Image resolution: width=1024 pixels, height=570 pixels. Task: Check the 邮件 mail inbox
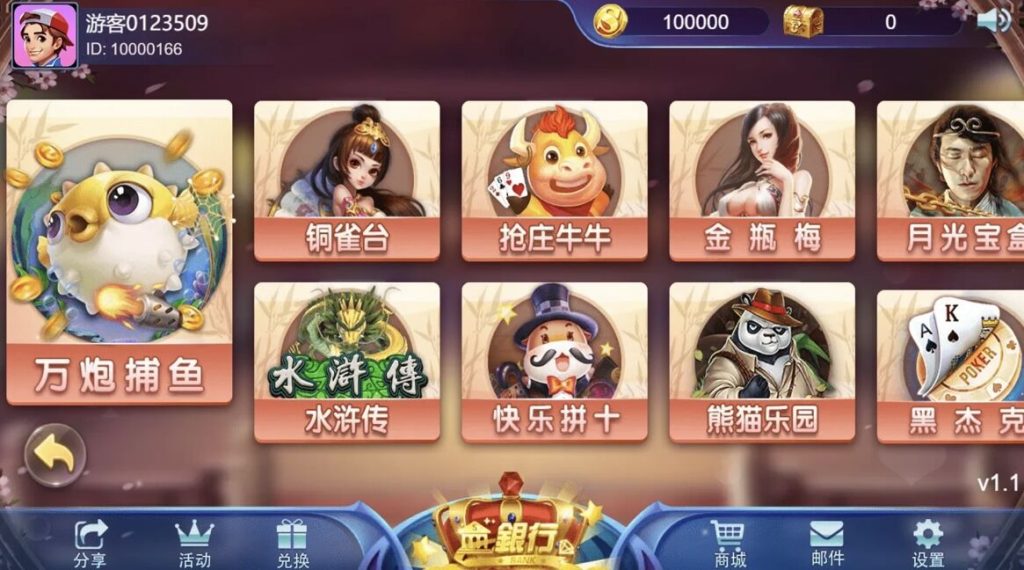(x=827, y=543)
